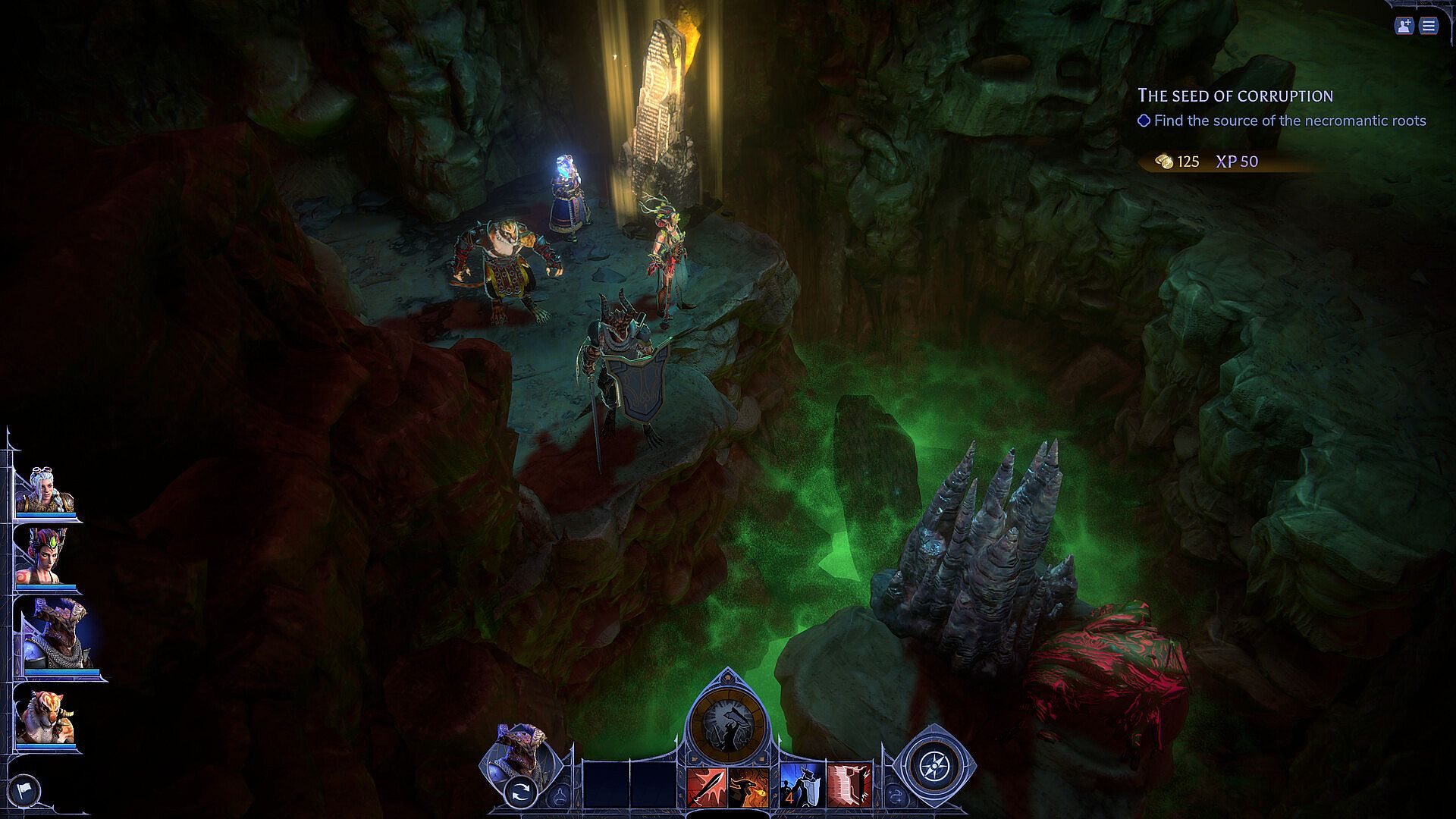The image size is (1456, 819).
Task: Choose the dragonborn knight party portrait
Action: click(x=55, y=635)
